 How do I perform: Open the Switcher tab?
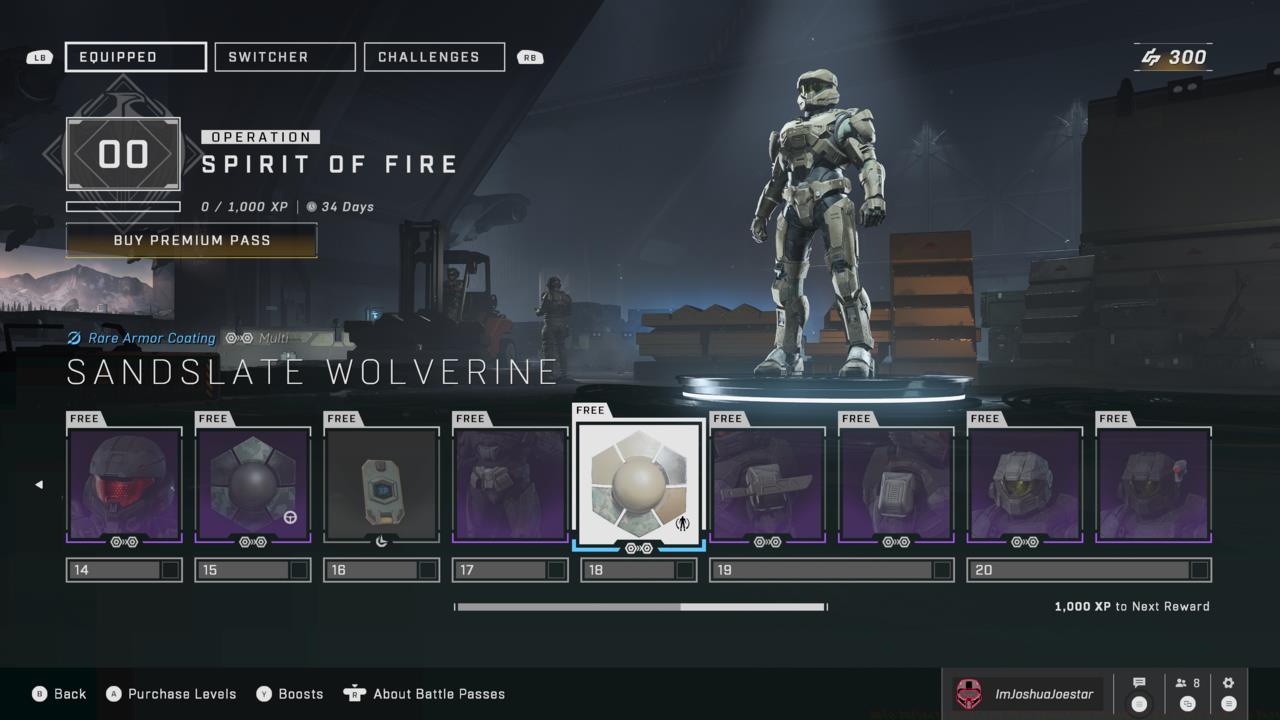click(x=284, y=56)
